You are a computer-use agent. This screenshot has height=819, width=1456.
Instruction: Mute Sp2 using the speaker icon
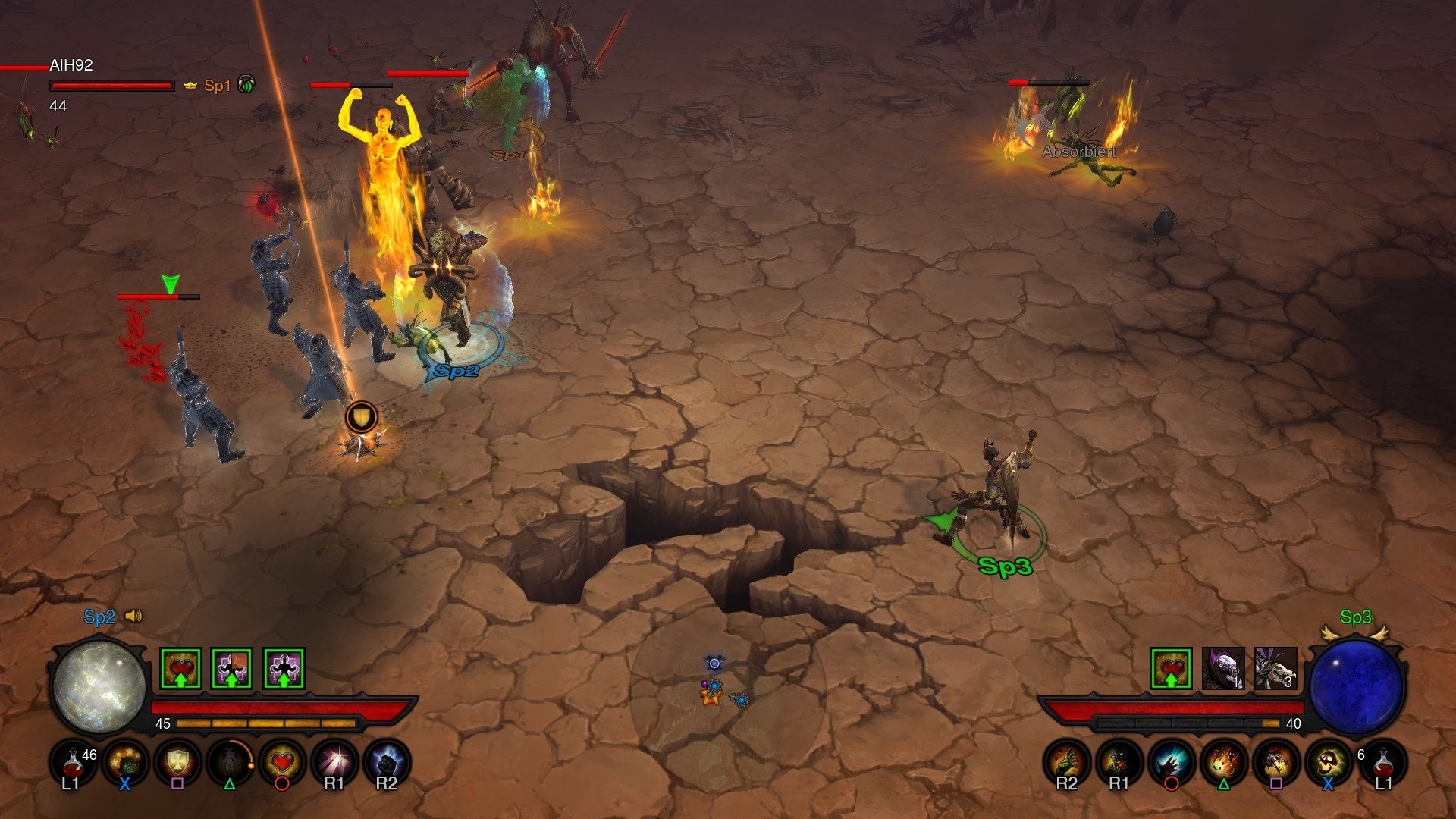133,616
